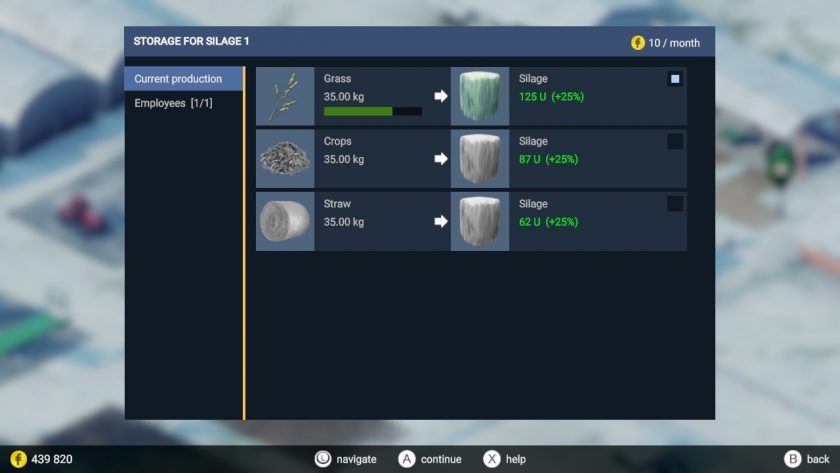Choose the Crops ingredient thumbnail
Image resolution: width=840 pixels, height=473 pixels.
(x=285, y=159)
